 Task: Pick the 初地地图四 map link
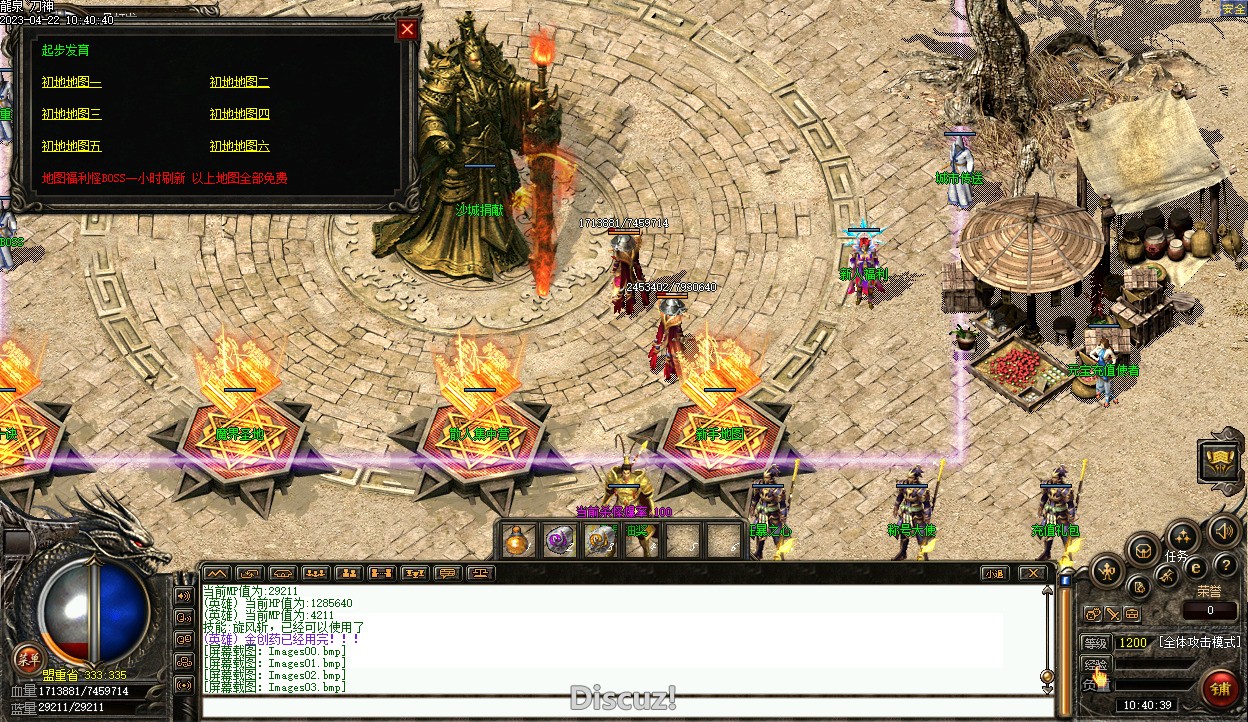[239, 115]
